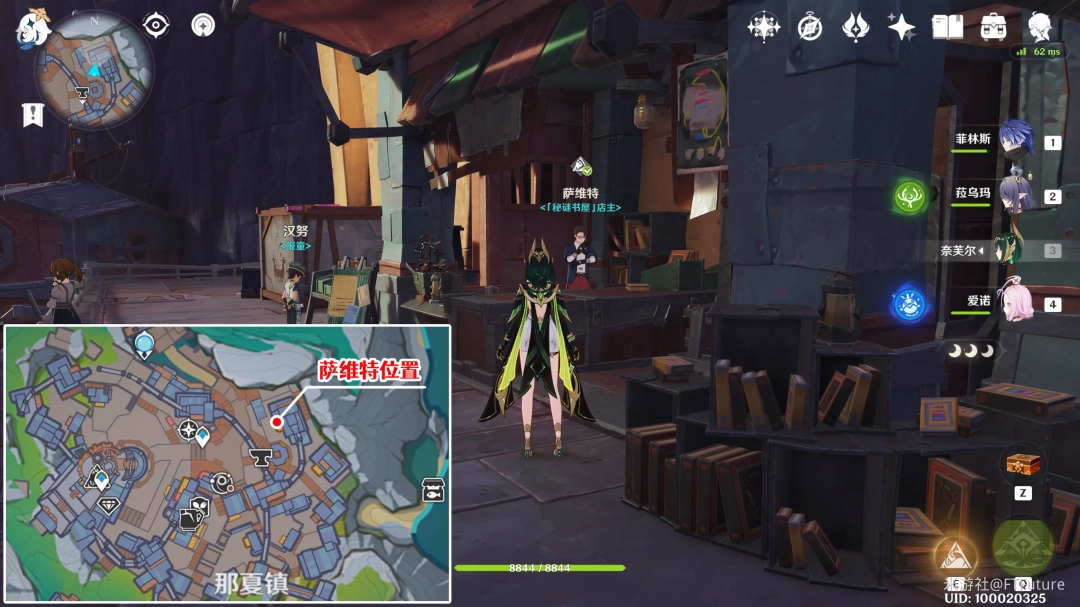
Task: Open the circular minimap
Action: 94,71
